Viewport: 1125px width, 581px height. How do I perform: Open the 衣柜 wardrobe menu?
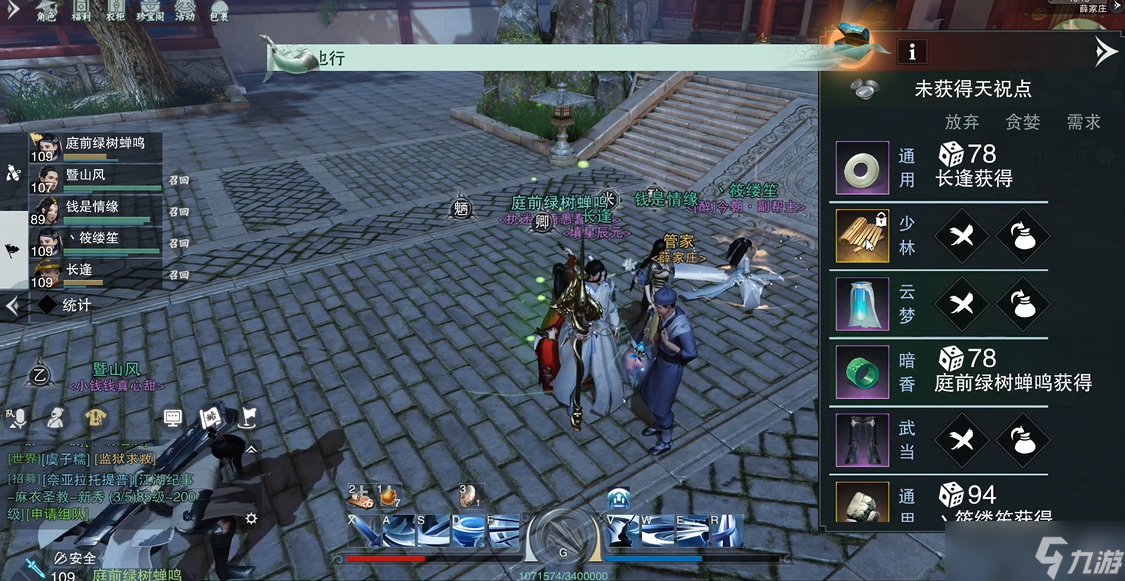coord(115,11)
